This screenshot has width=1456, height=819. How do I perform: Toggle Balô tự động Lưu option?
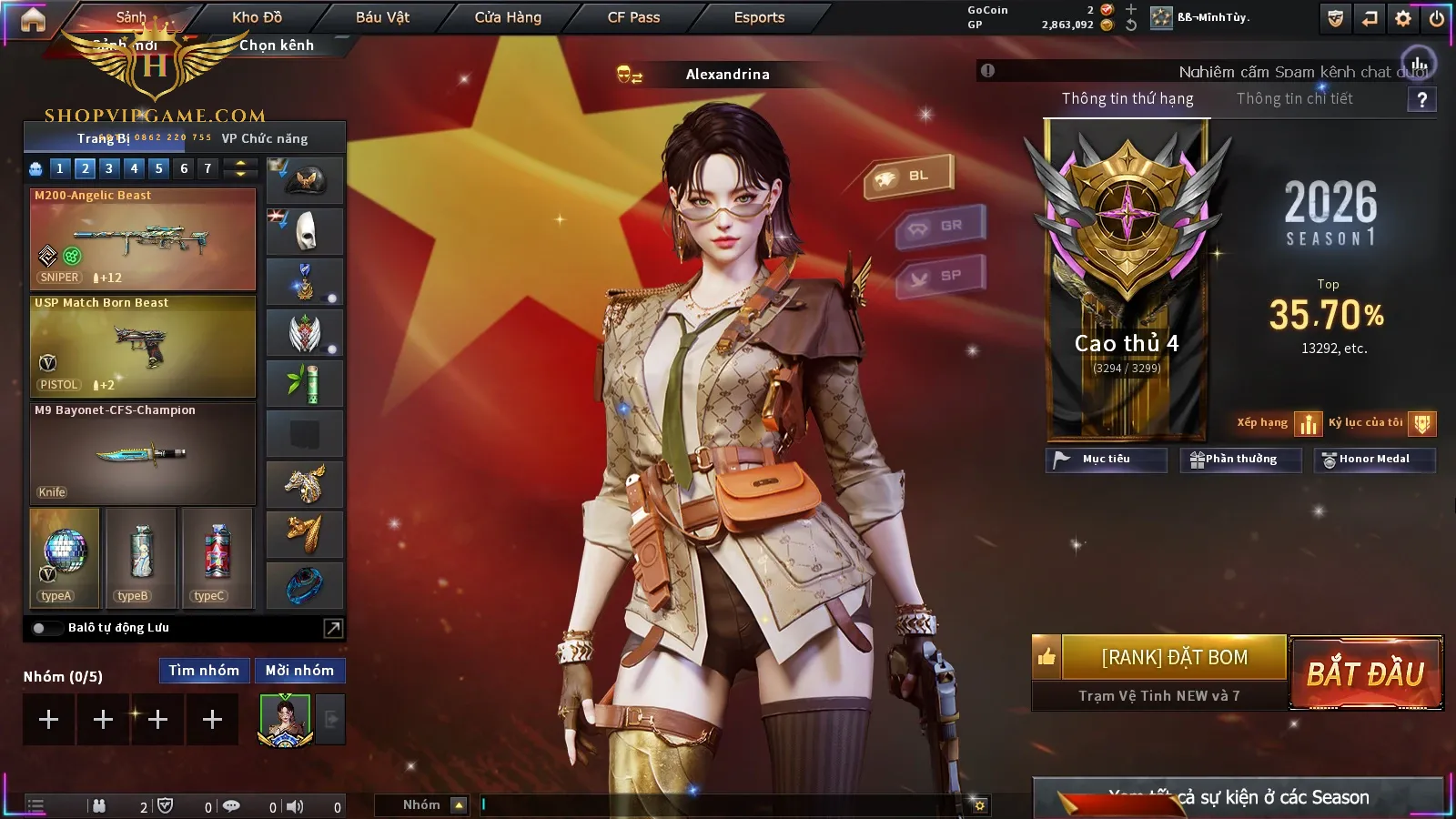pyautogui.click(x=41, y=628)
